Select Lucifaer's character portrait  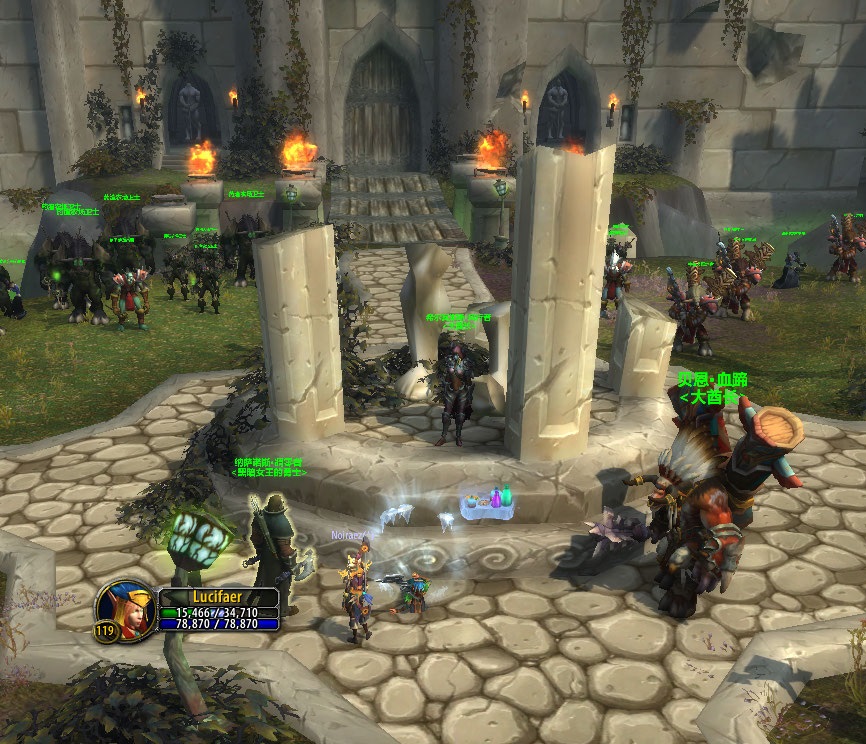[x=126, y=606]
